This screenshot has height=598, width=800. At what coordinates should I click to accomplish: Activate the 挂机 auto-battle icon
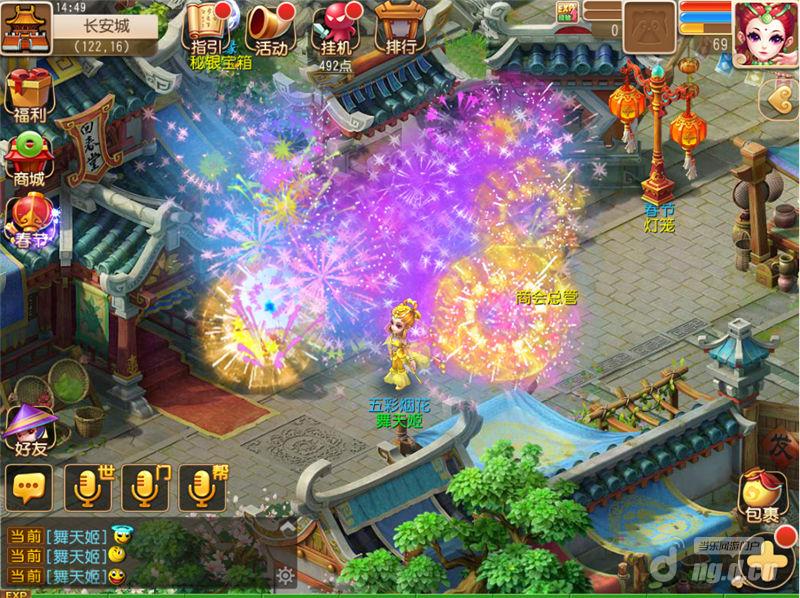[x=334, y=28]
